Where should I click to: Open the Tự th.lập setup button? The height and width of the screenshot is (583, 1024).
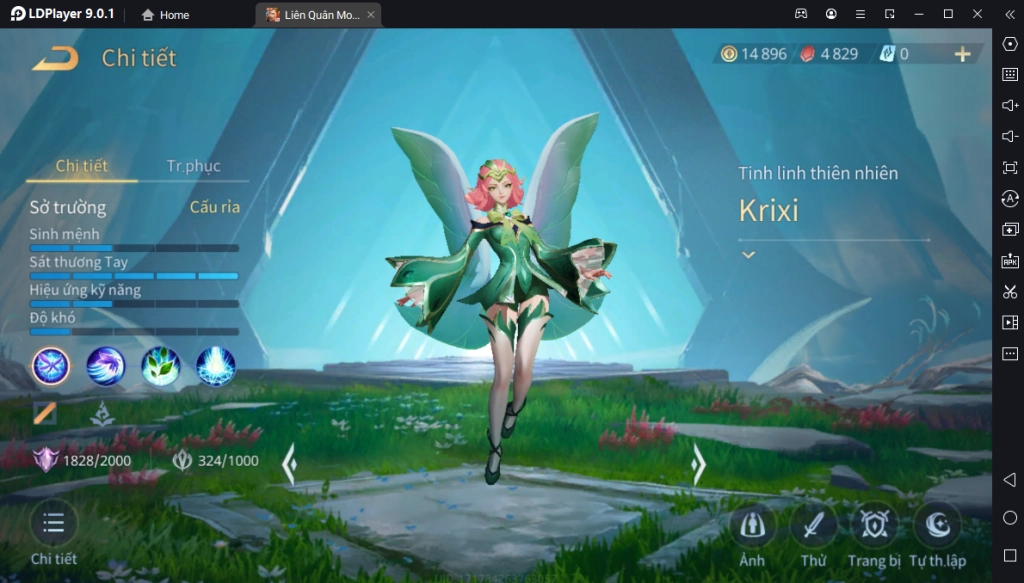tap(937, 526)
